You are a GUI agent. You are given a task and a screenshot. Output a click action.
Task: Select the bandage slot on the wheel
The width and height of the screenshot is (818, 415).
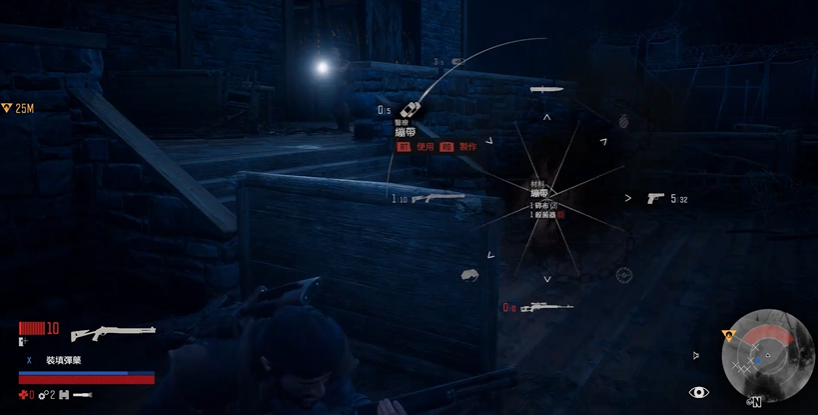tap(409, 111)
